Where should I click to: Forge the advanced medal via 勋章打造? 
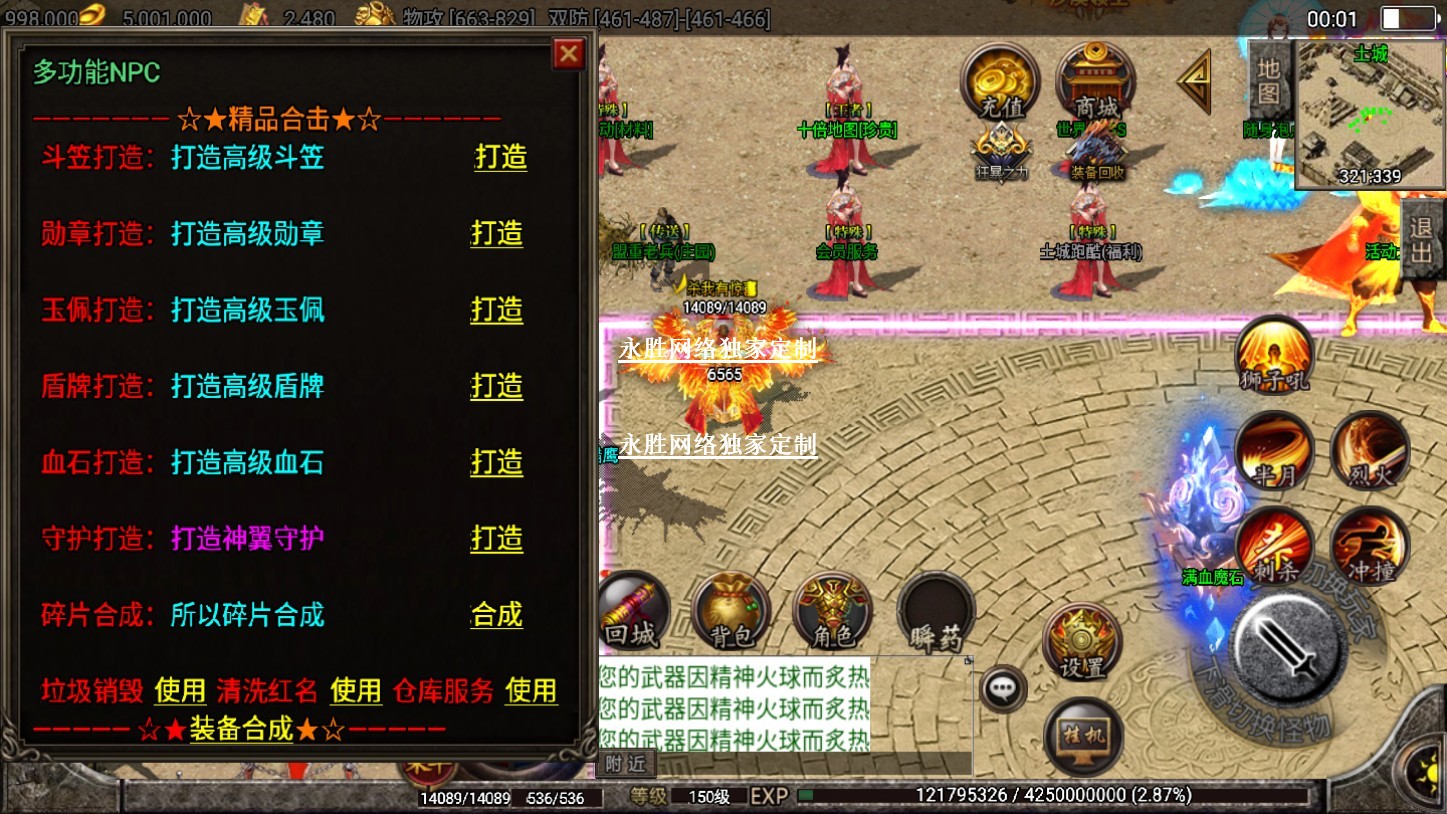tap(497, 233)
